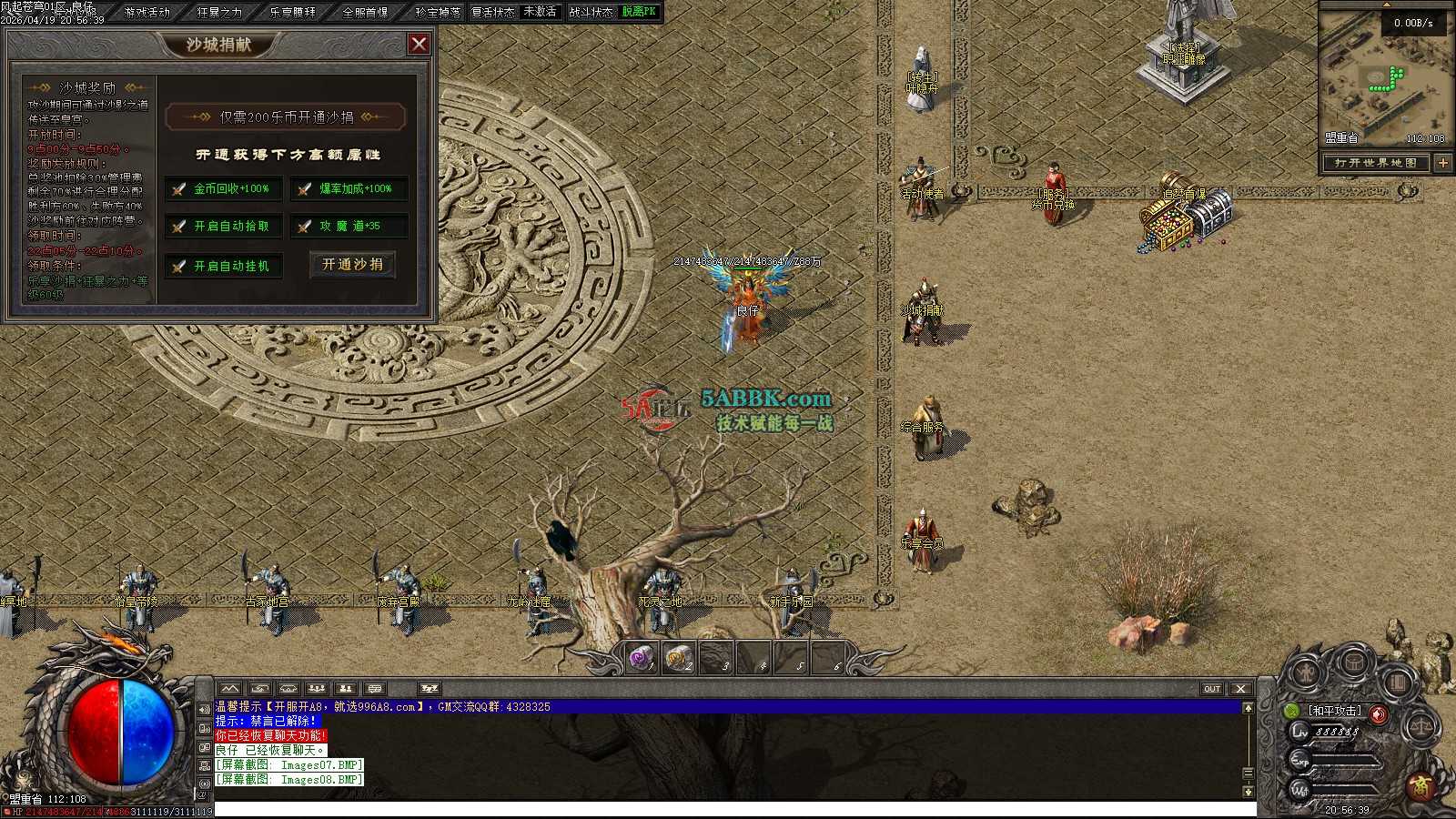Toggle the red sound speaker button

[1379, 713]
